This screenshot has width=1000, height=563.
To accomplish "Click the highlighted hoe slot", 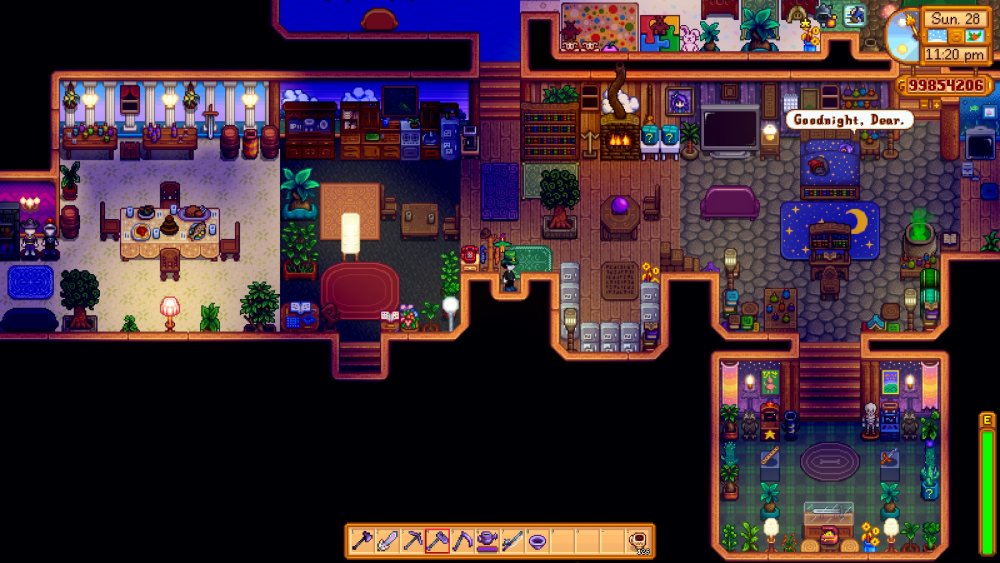I will click(437, 541).
